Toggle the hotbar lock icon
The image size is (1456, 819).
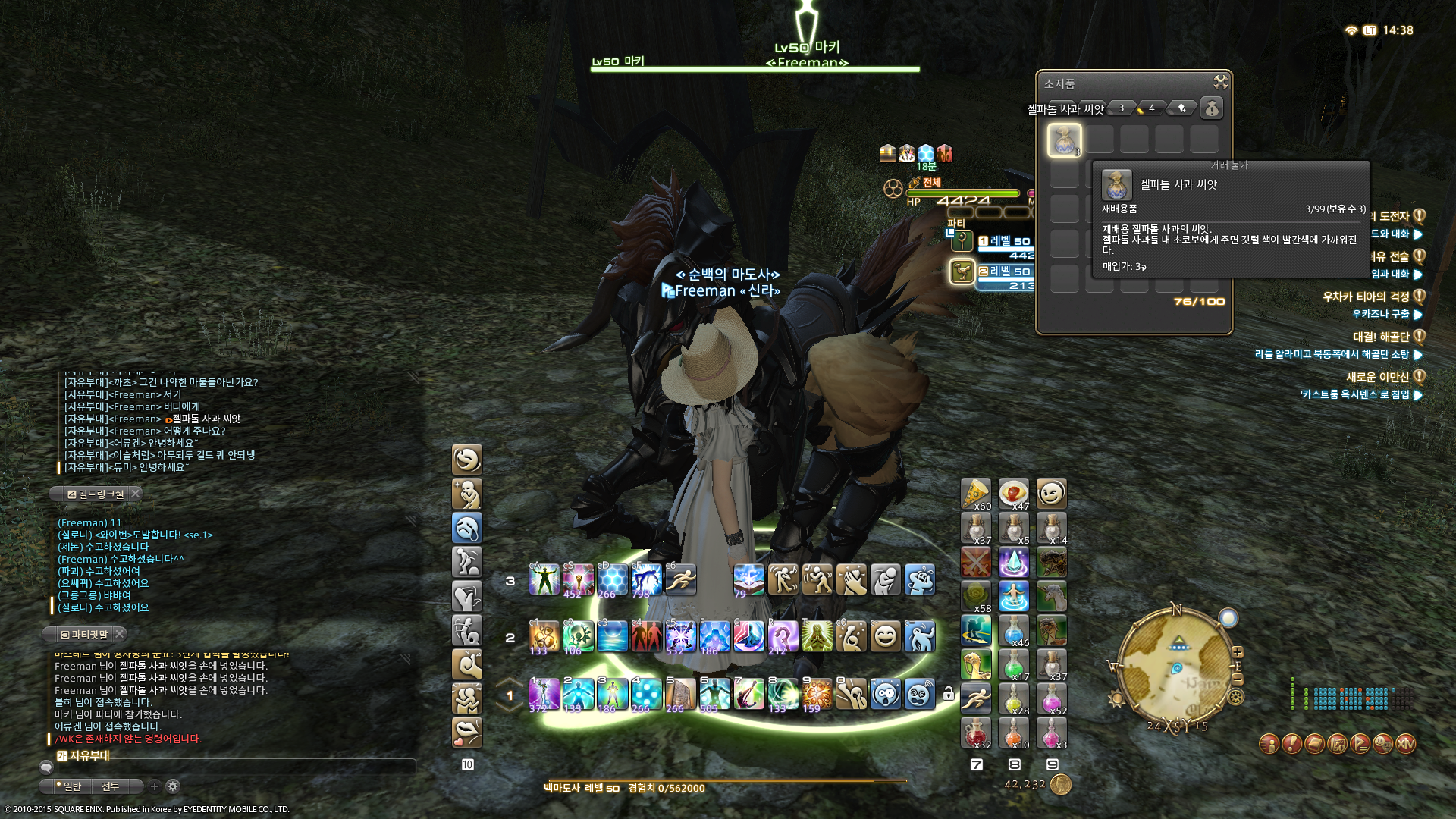pos(948,694)
